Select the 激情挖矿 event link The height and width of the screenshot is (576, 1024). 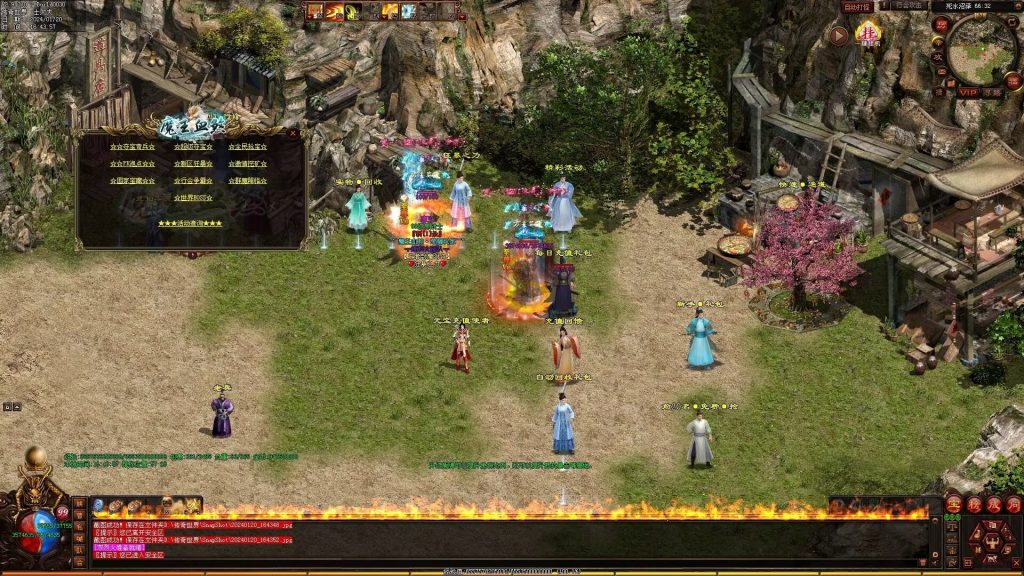point(247,164)
